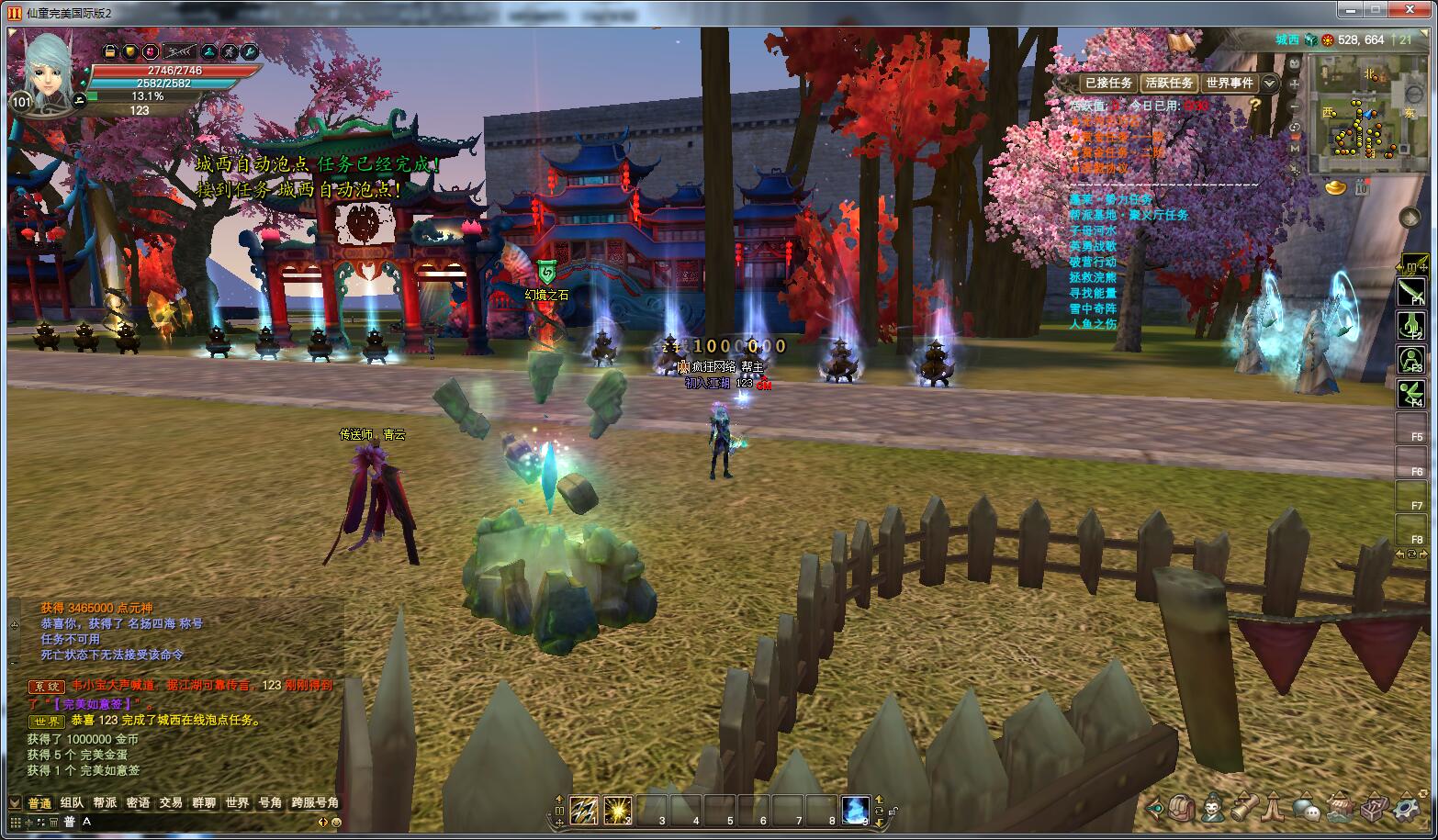The width and height of the screenshot is (1438, 840).
Task: Show the 世界事件 world events tab
Action: point(1230,83)
